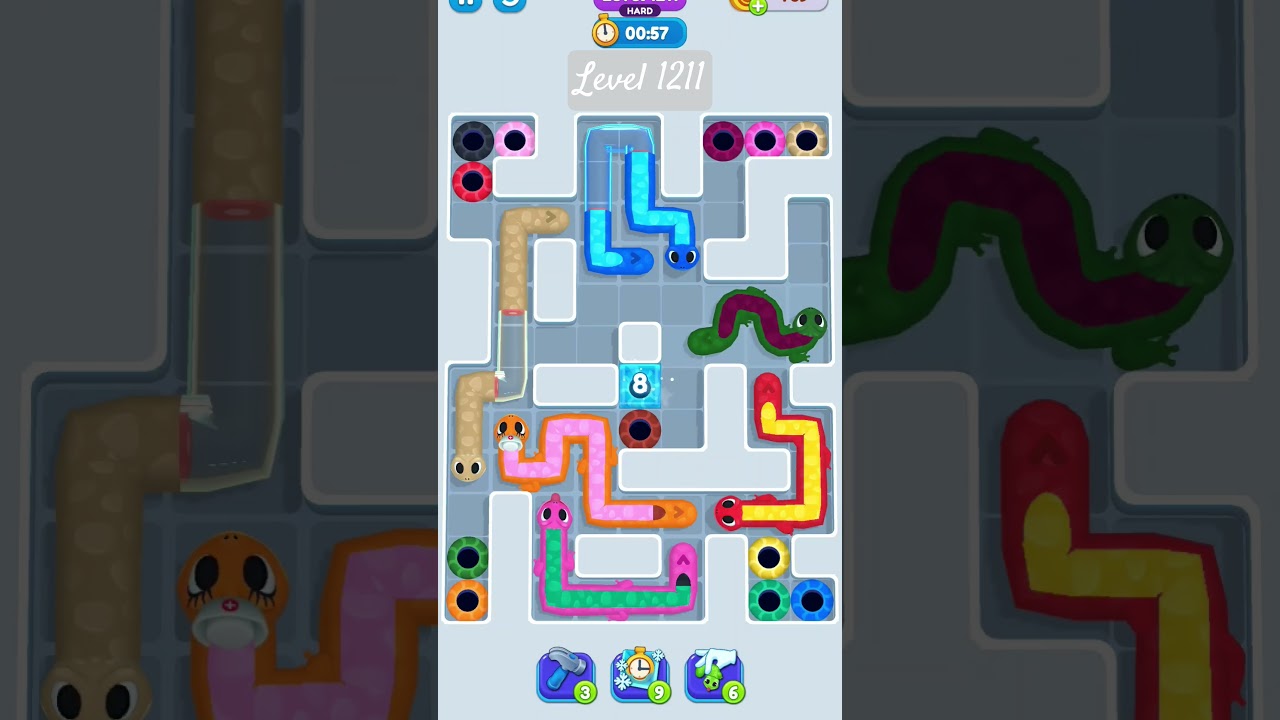1280x720 pixels.
Task: Select the hammer booster
Action: pyautogui.click(x=566, y=673)
